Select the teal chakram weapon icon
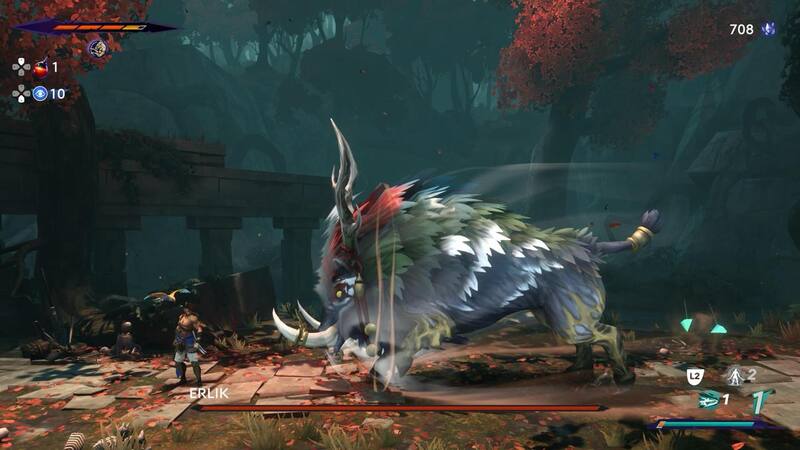 coord(709,399)
